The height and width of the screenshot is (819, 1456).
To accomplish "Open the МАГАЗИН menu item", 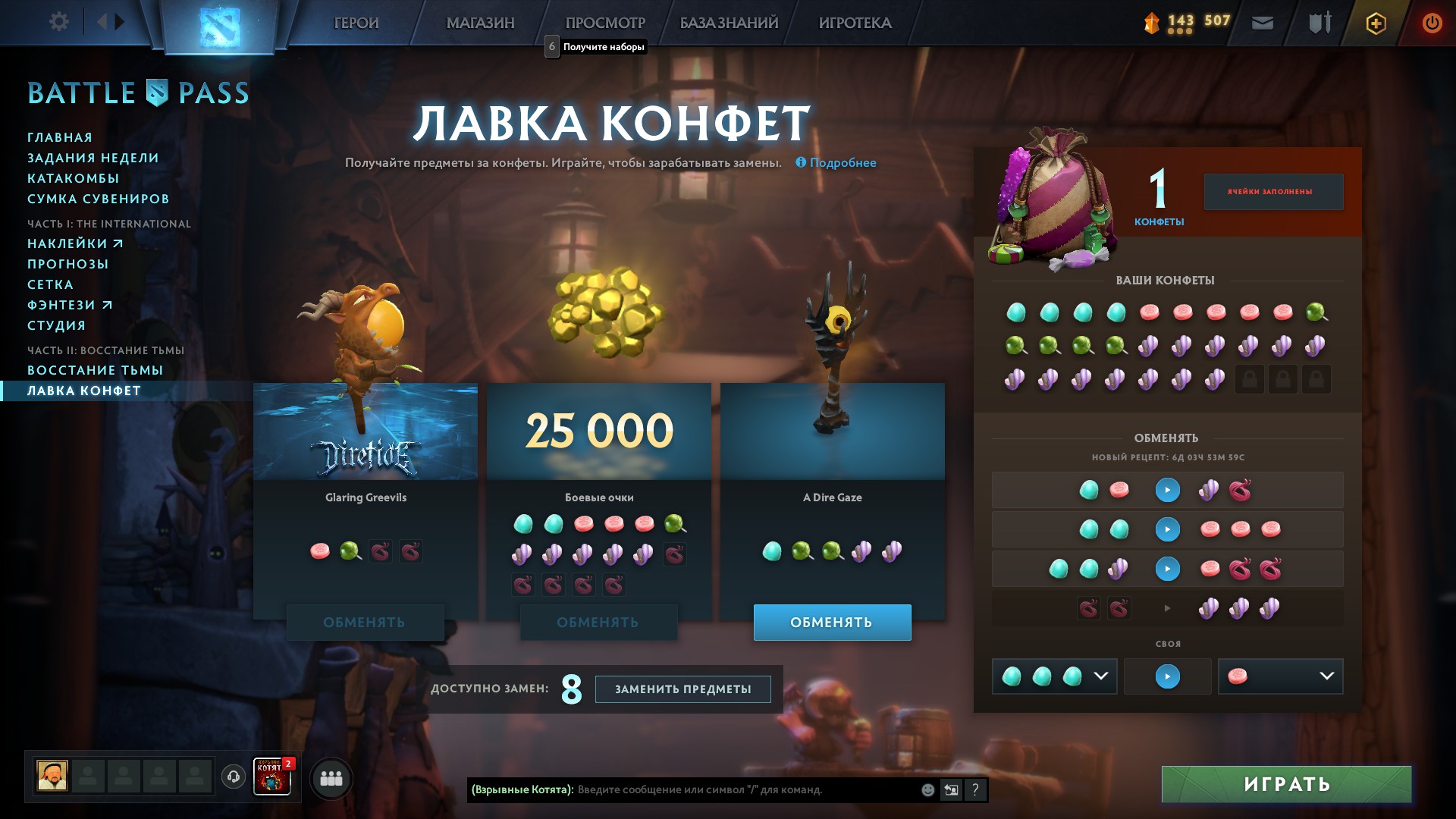I will (x=482, y=23).
